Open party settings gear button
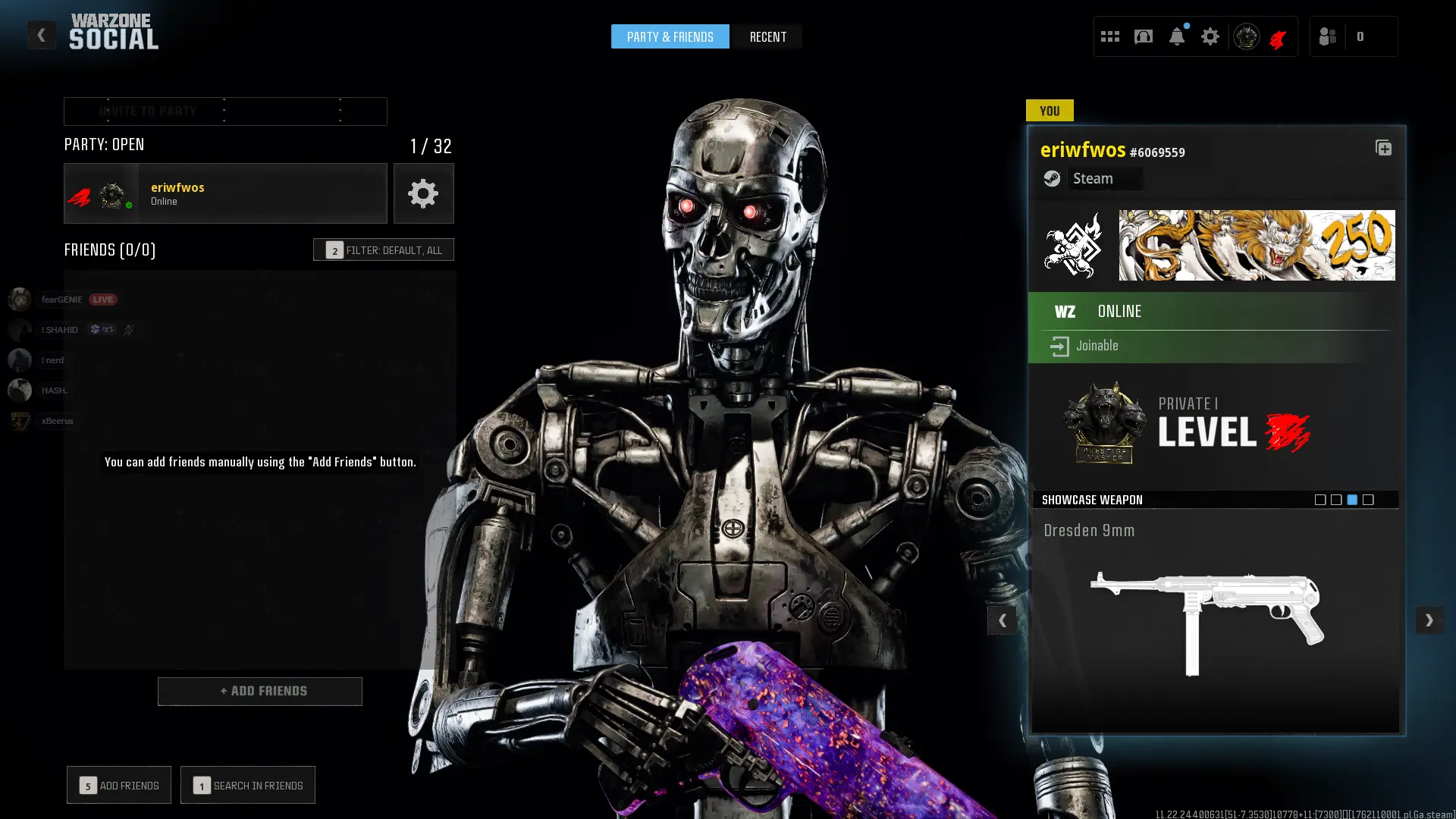 [x=423, y=193]
